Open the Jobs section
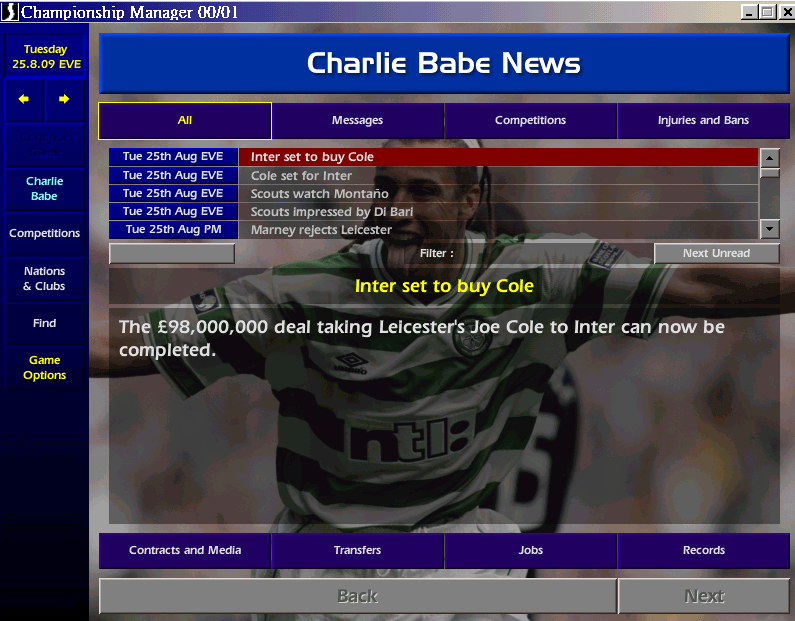The height and width of the screenshot is (621, 795). coord(530,551)
